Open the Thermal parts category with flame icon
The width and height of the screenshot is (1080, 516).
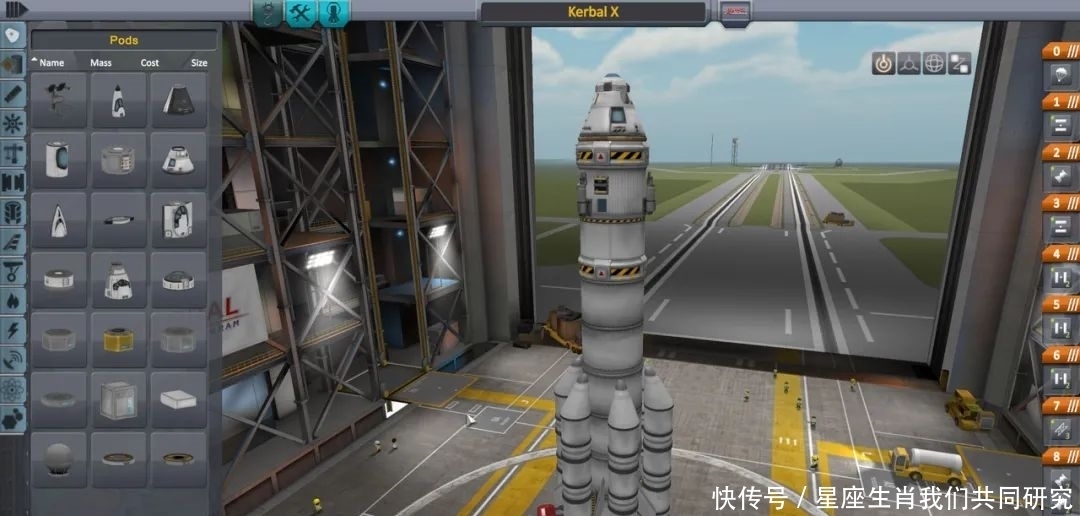12,299
